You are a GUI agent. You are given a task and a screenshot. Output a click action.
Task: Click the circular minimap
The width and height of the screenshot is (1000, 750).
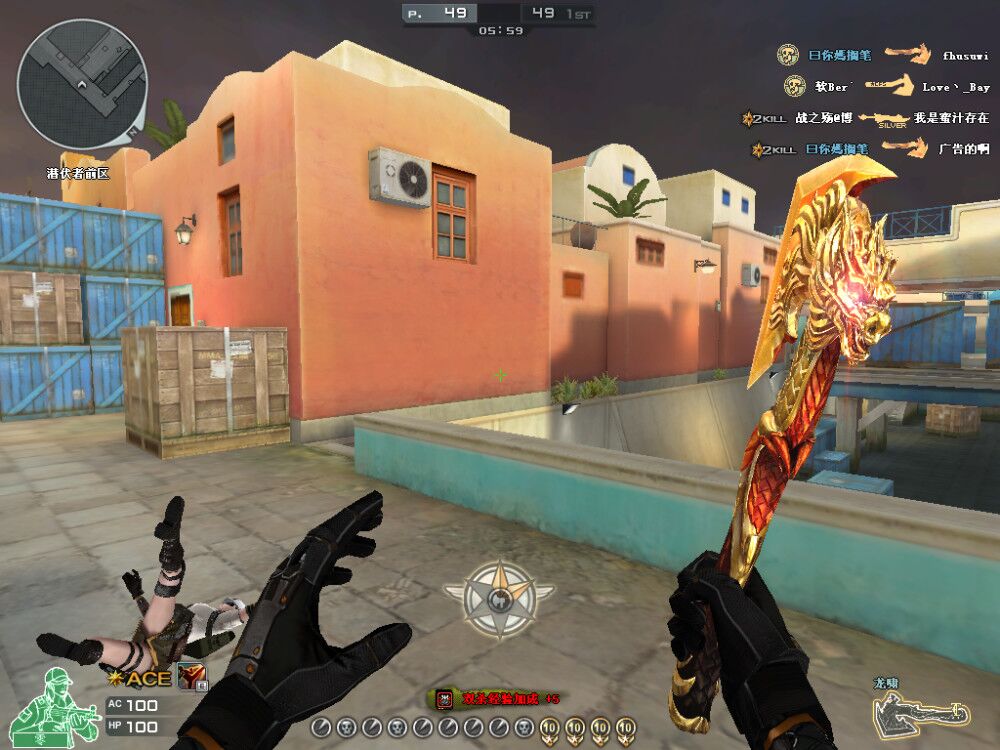82,84
